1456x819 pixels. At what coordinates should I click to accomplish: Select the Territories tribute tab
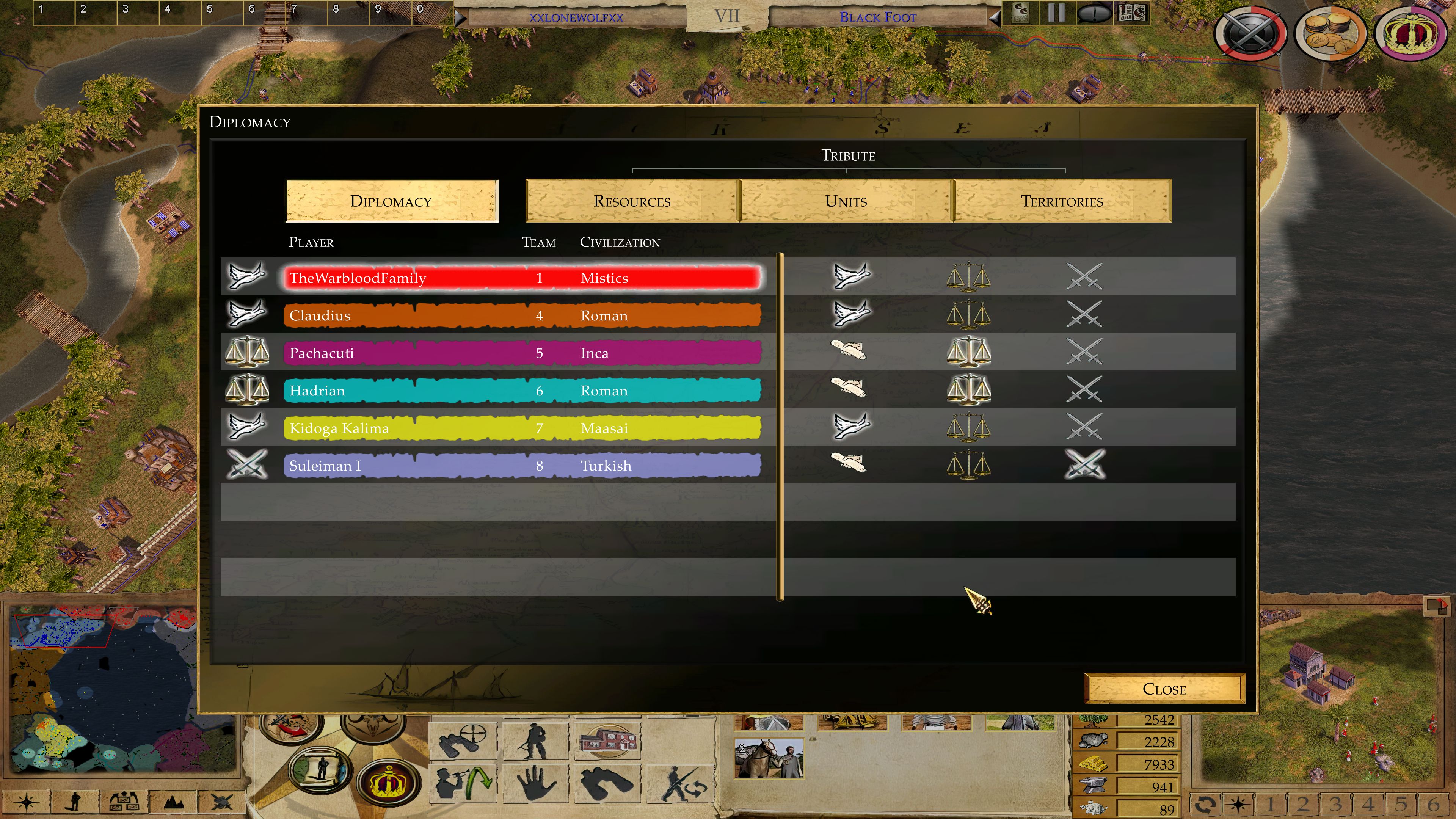pyautogui.click(x=1062, y=201)
